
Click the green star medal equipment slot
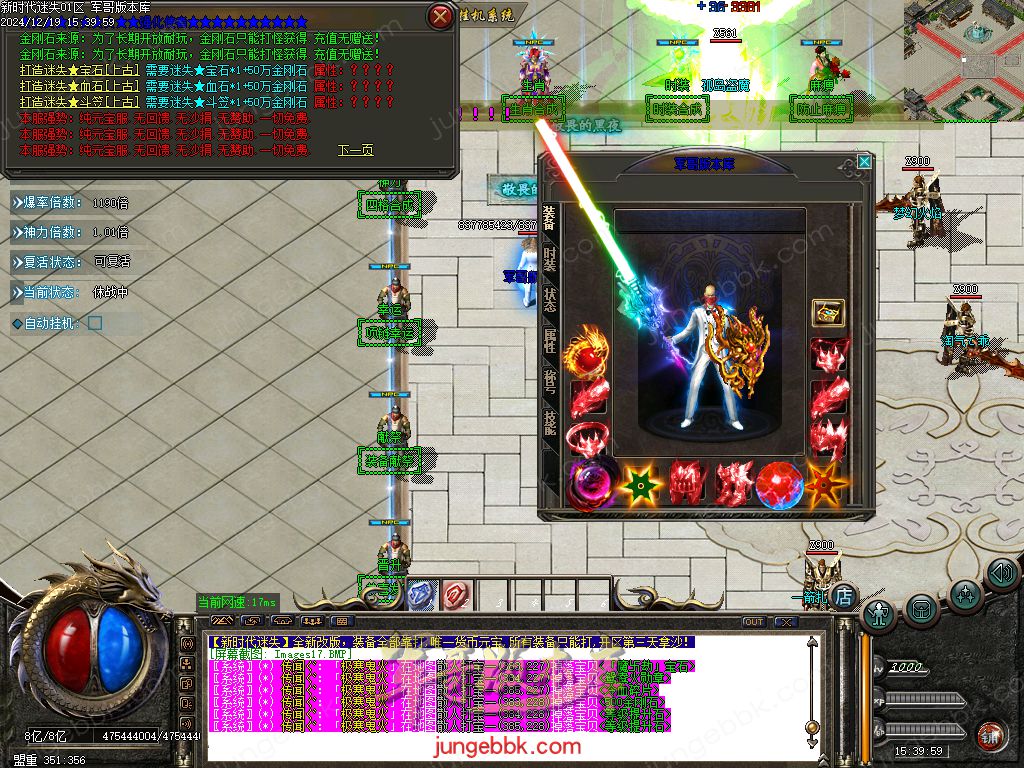click(640, 484)
